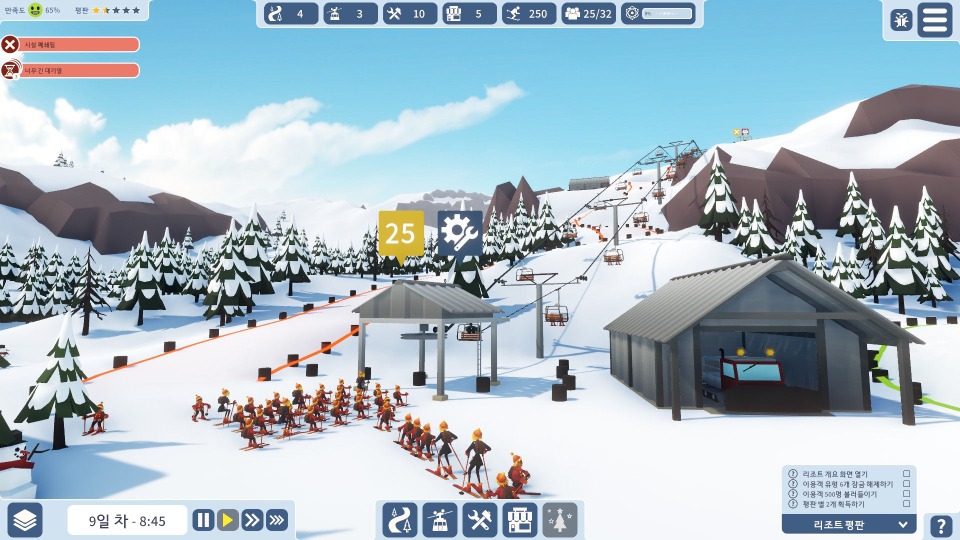The image size is (960, 540).
Task: Set game speed to double fast-forward
Action: point(252,520)
